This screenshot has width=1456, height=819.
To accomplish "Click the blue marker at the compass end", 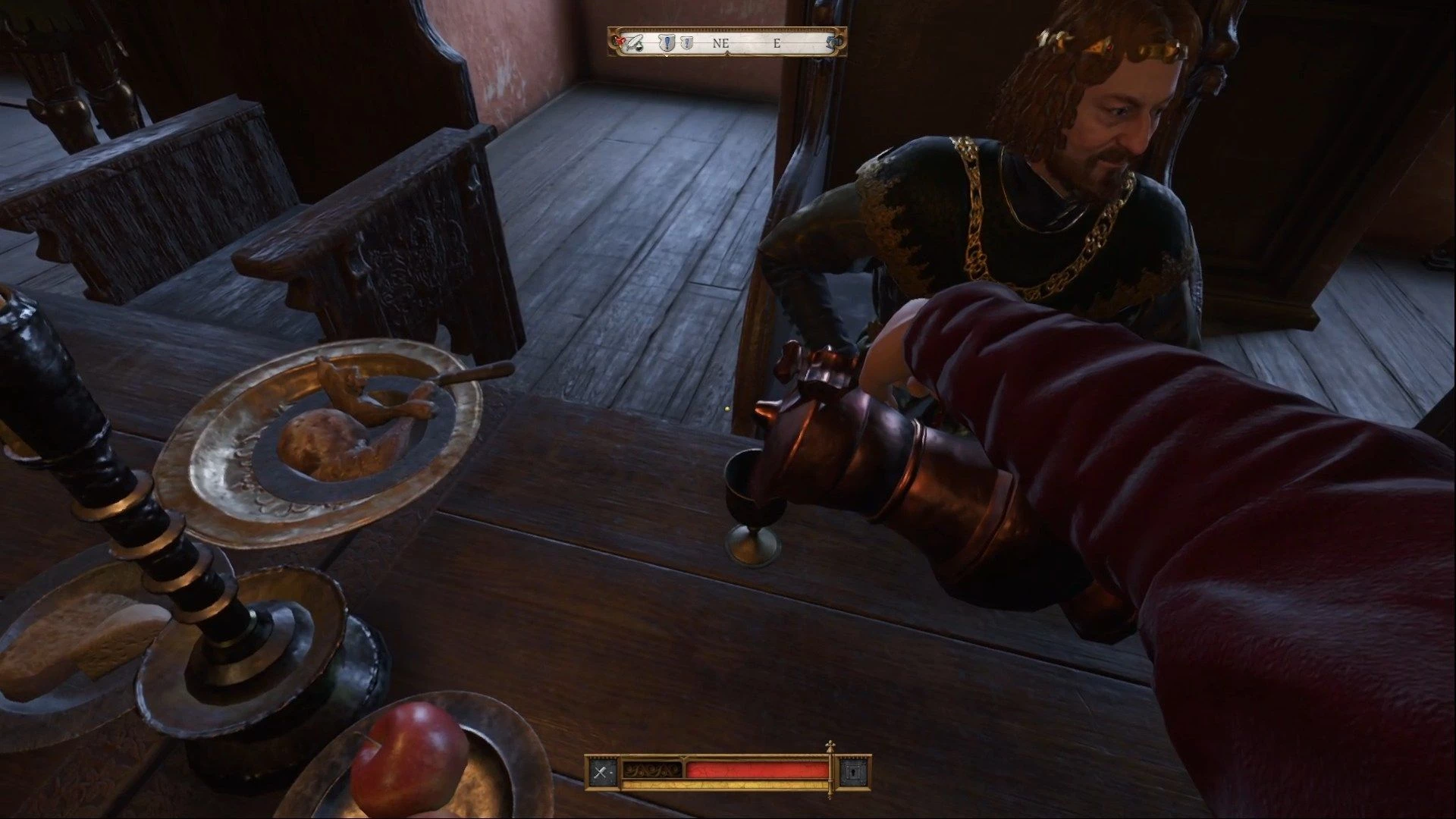I will point(833,42).
